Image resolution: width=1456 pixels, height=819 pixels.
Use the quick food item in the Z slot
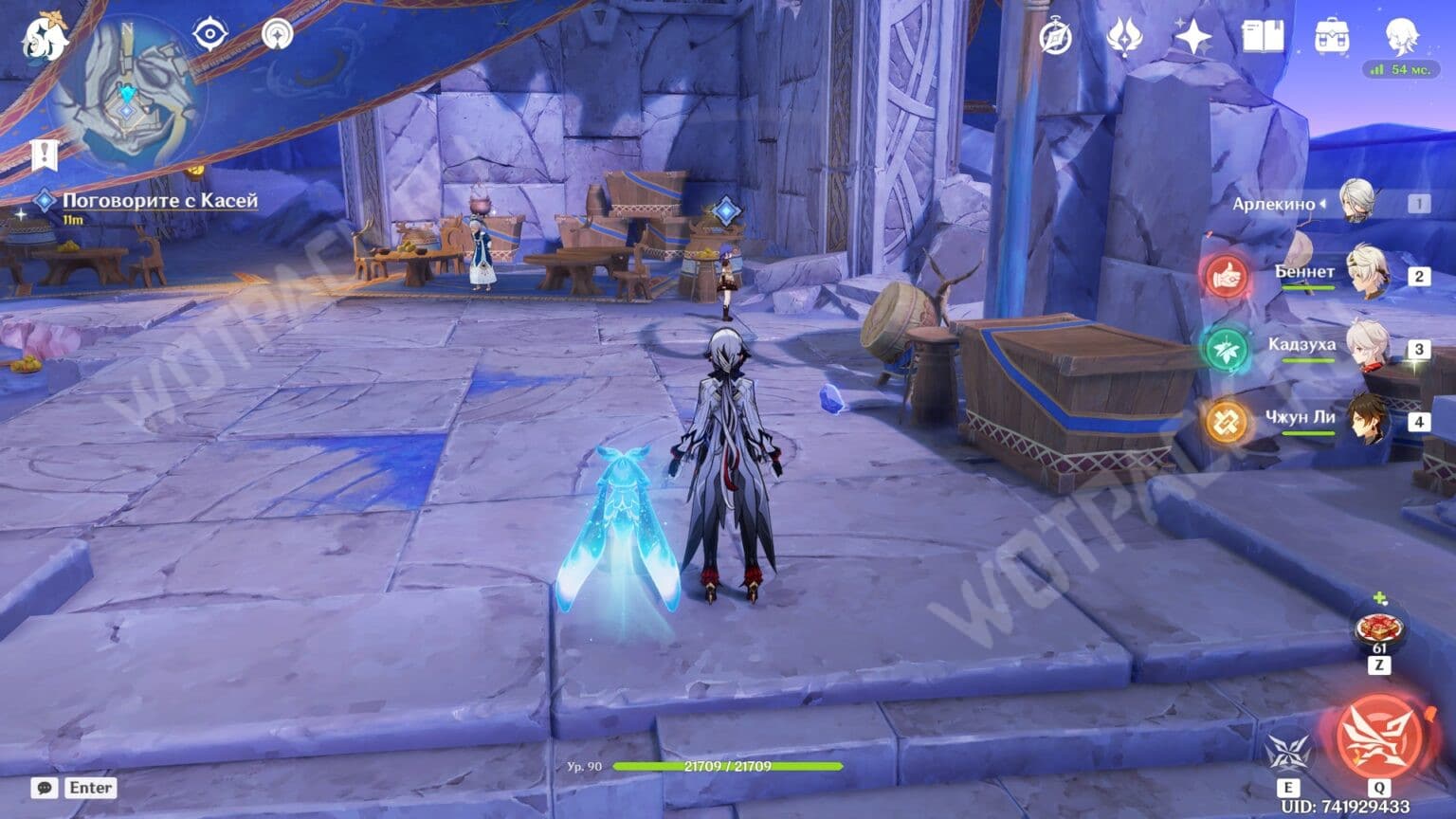1380,628
